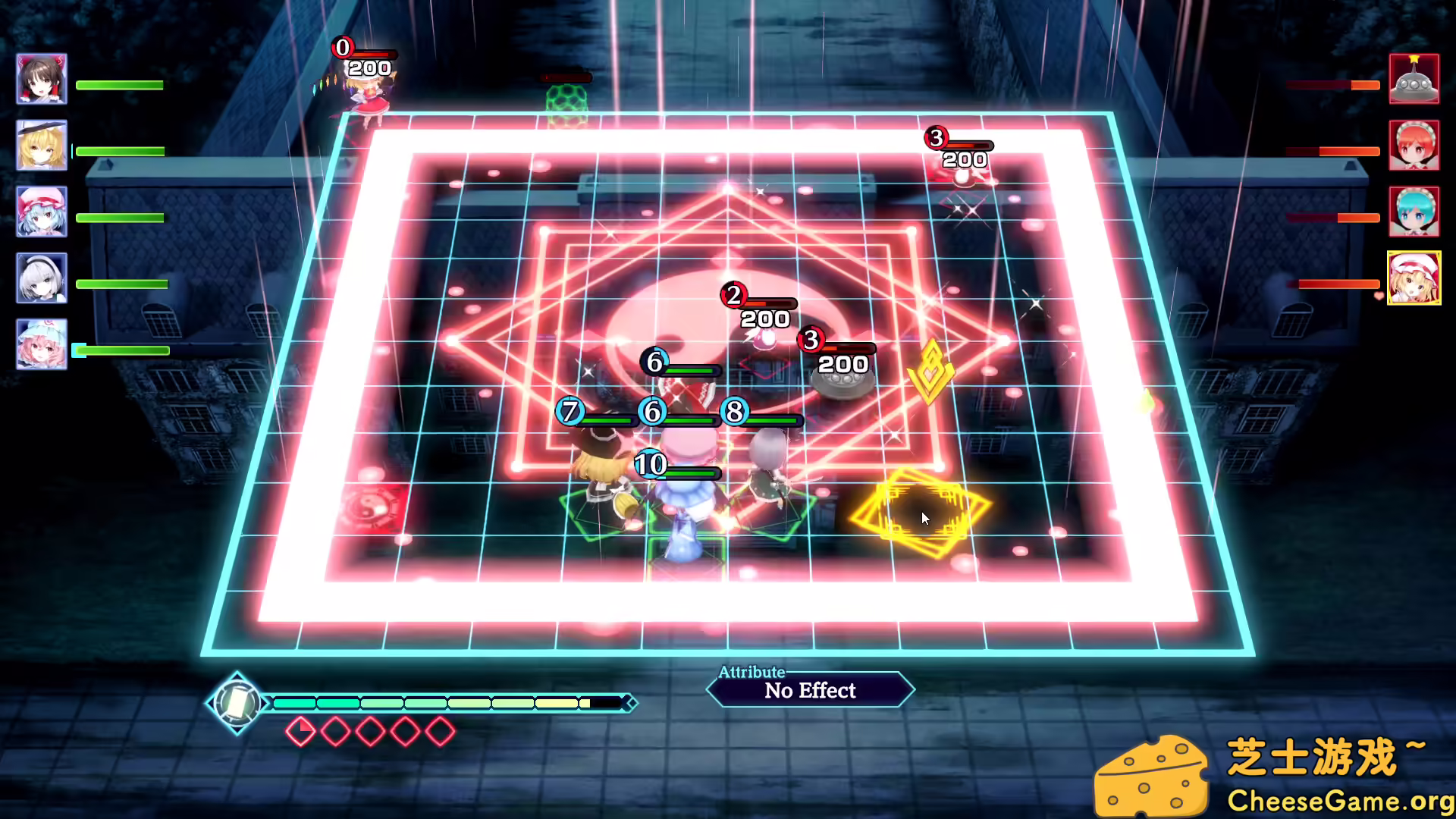Toggle the first red diamond spell counter

coord(301,730)
